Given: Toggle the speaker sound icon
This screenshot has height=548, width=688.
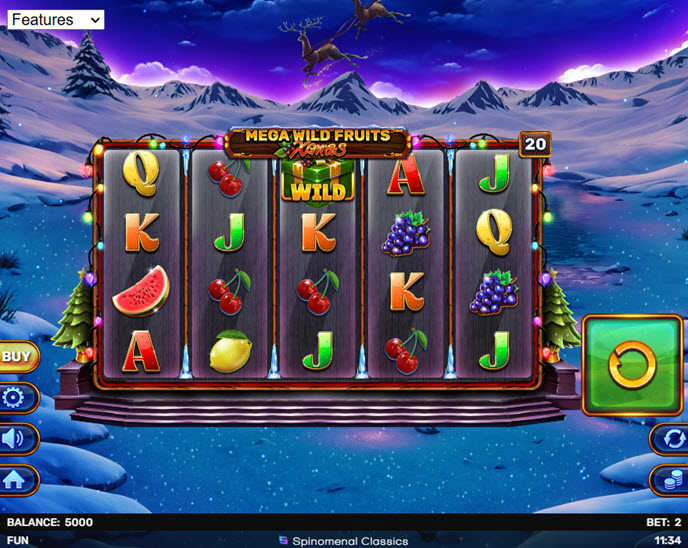Looking at the screenshot, I should [16, 438].
